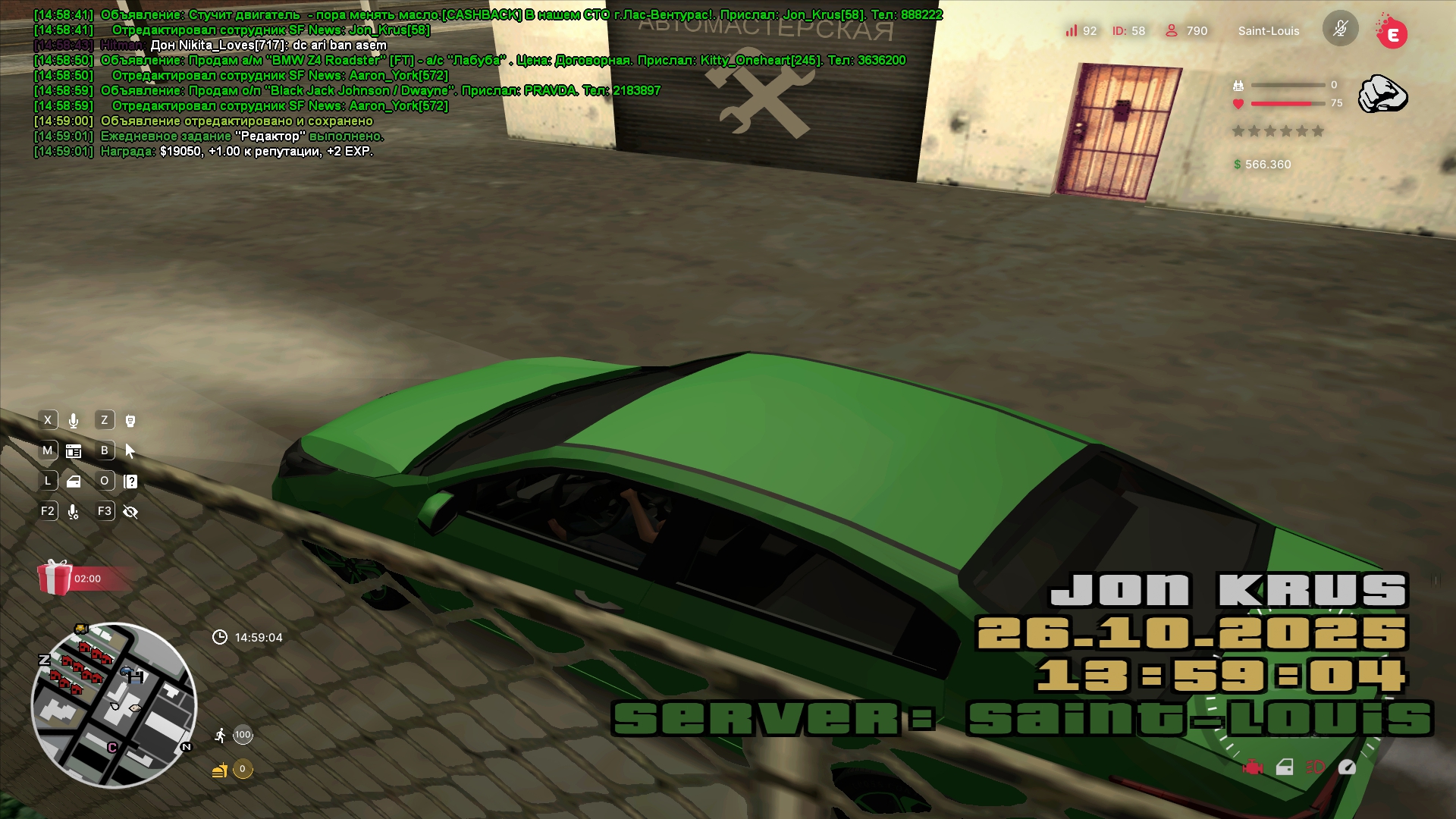Click the Nikita_Loves chat message
The width and height of the screenshot is (1456, 819).
click(x=268, y=45)
